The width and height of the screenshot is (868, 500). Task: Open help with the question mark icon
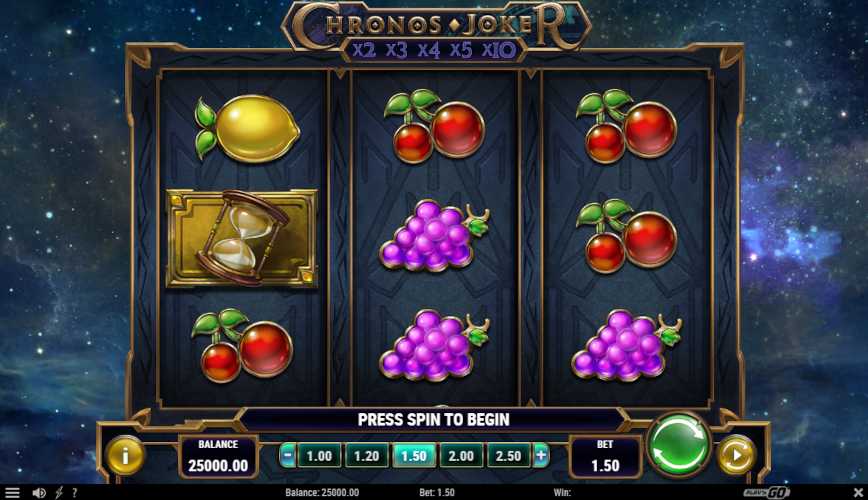point(74,493)
